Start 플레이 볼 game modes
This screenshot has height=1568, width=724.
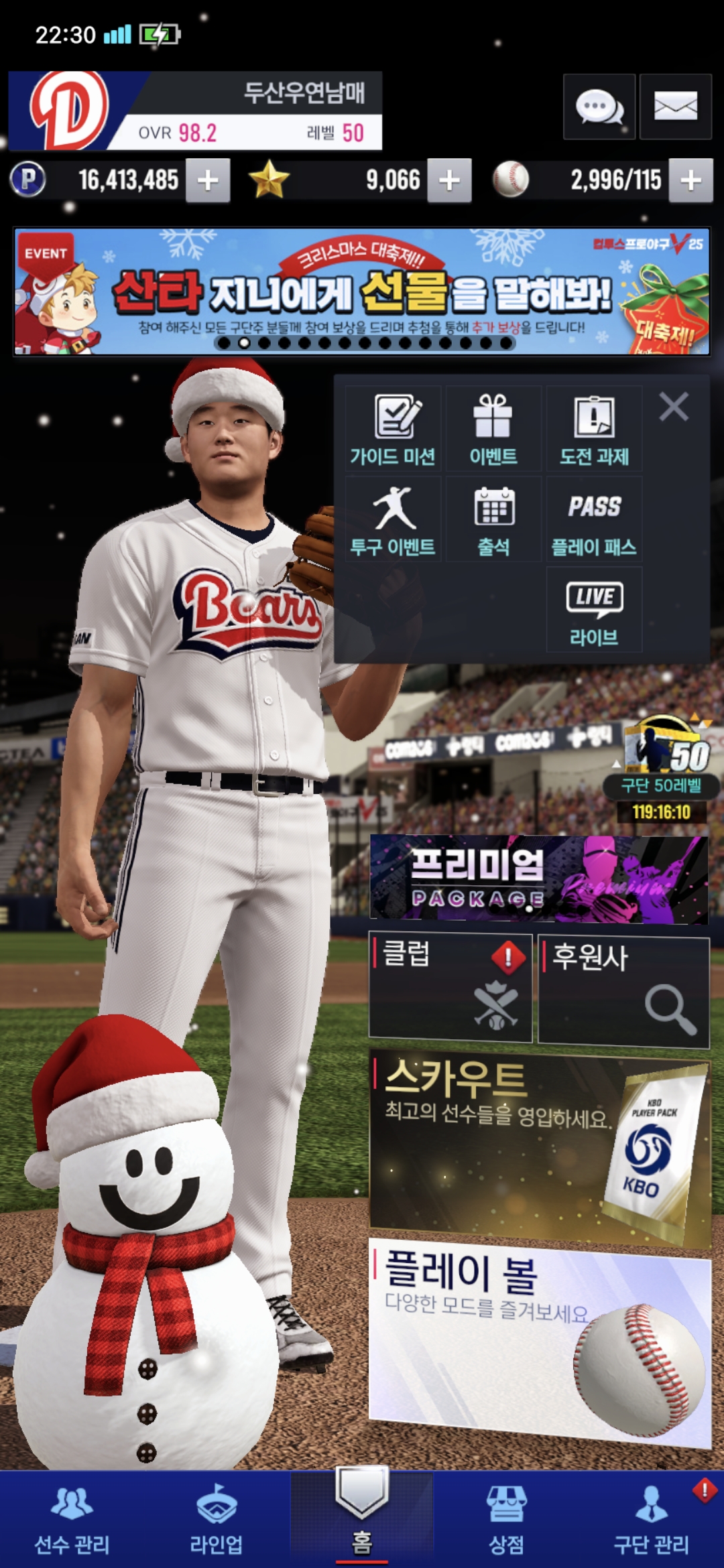point(539,1340)
